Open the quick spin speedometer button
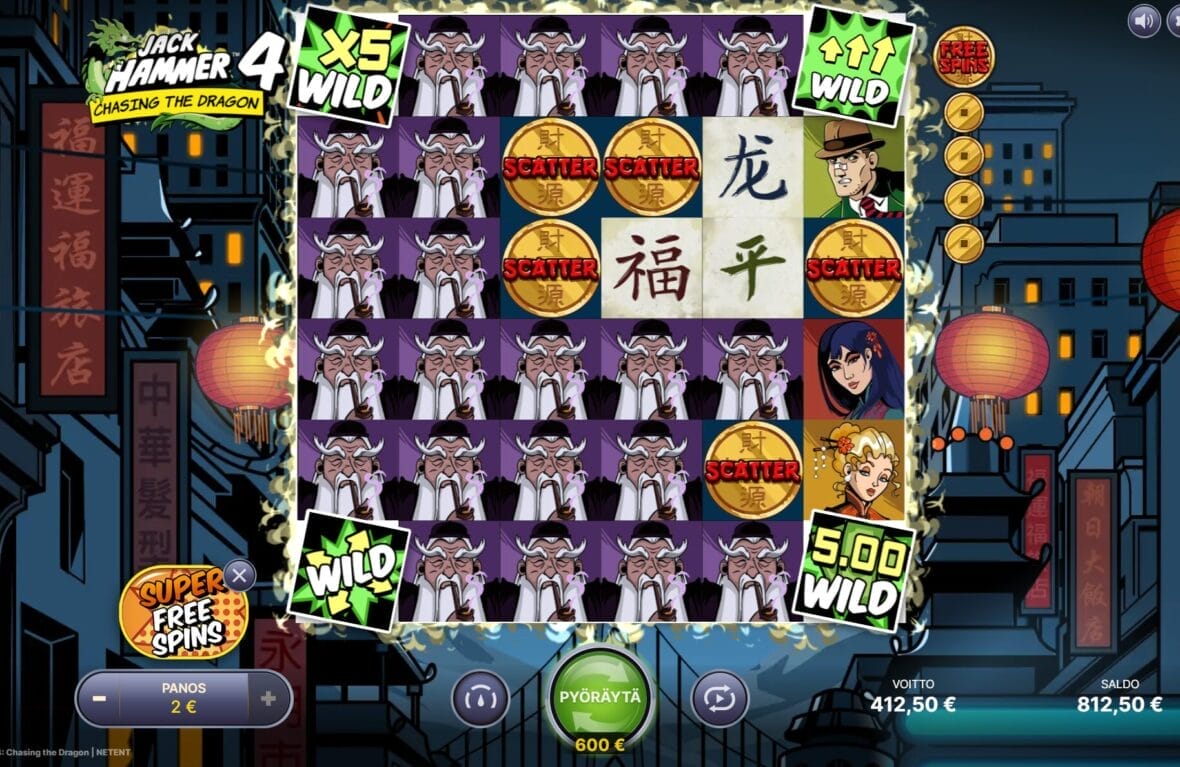Viewport: 1180px width, 767px height. pos(481,697)
